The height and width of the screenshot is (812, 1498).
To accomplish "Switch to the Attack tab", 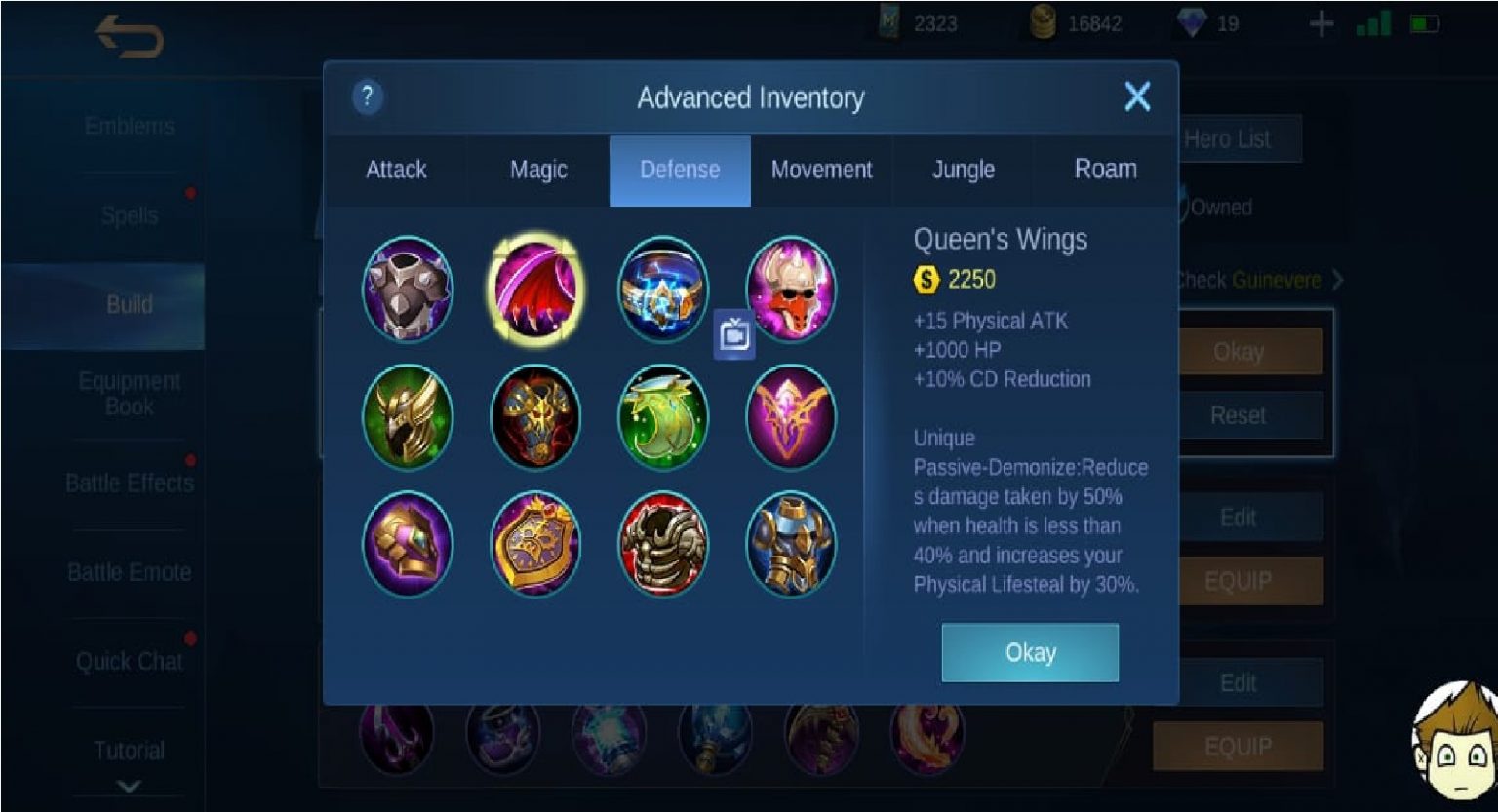I will tap(396, 170).
